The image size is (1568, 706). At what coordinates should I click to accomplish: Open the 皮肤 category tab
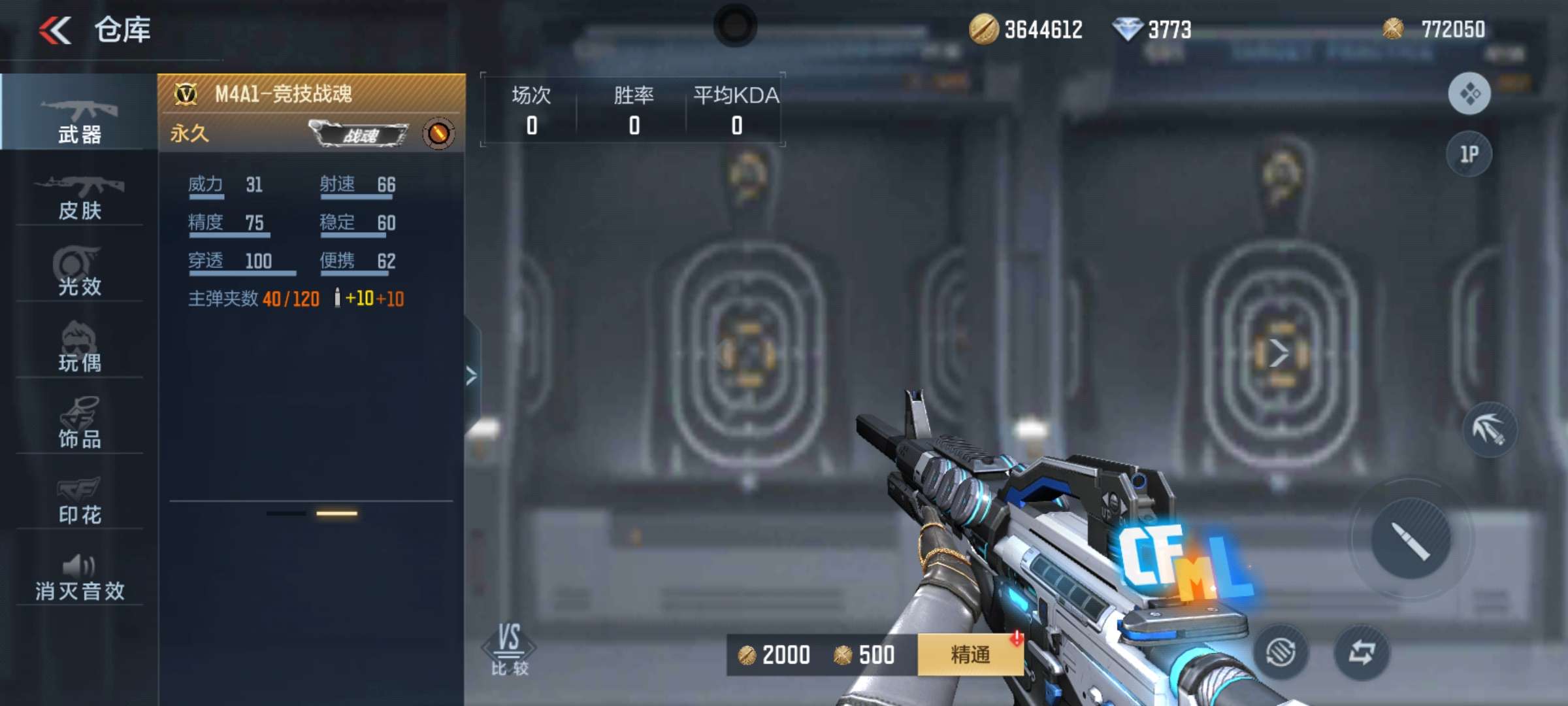point(80,196)
